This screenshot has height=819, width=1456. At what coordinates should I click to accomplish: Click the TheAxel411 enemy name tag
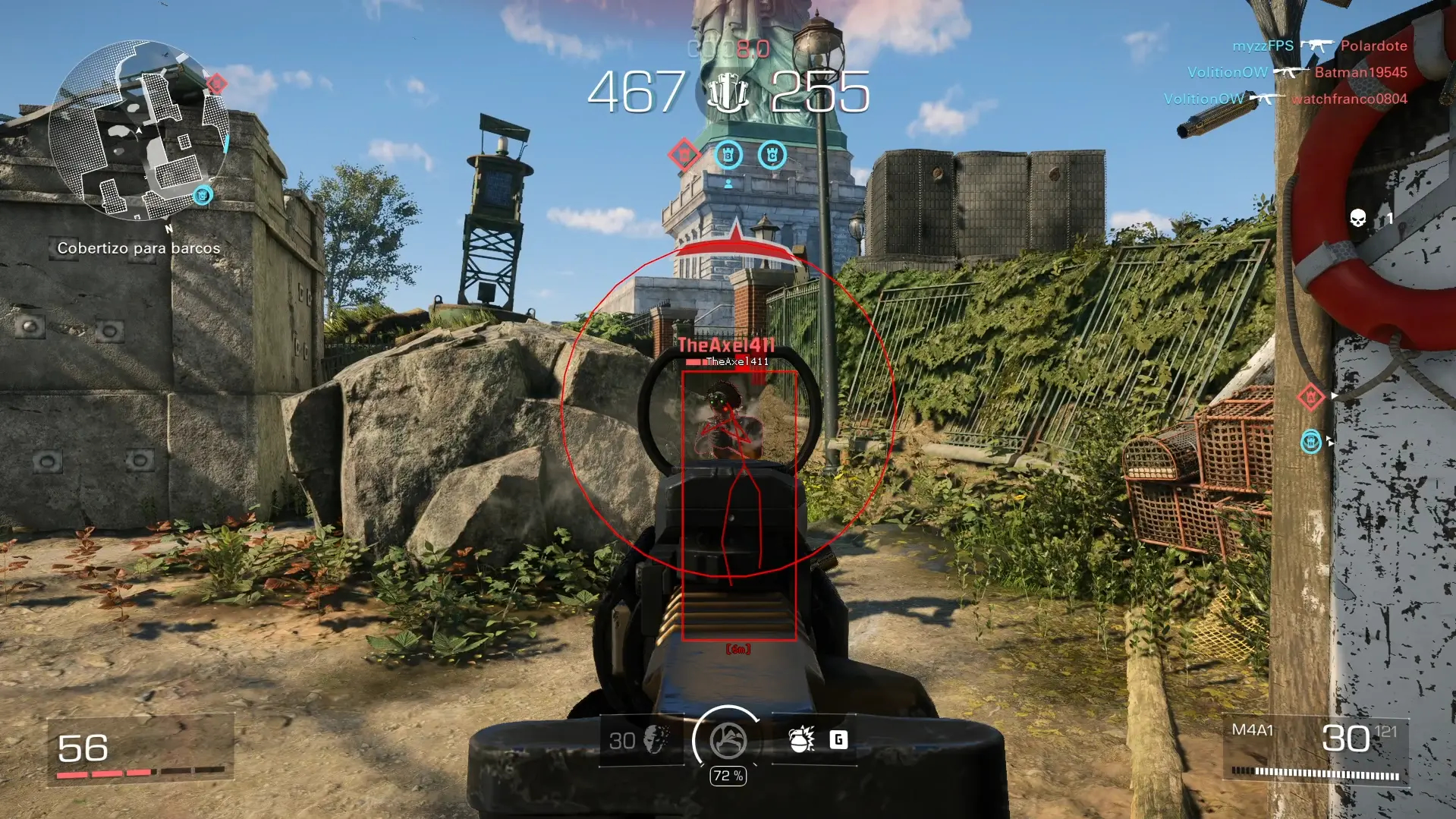[x=726, y=345]
